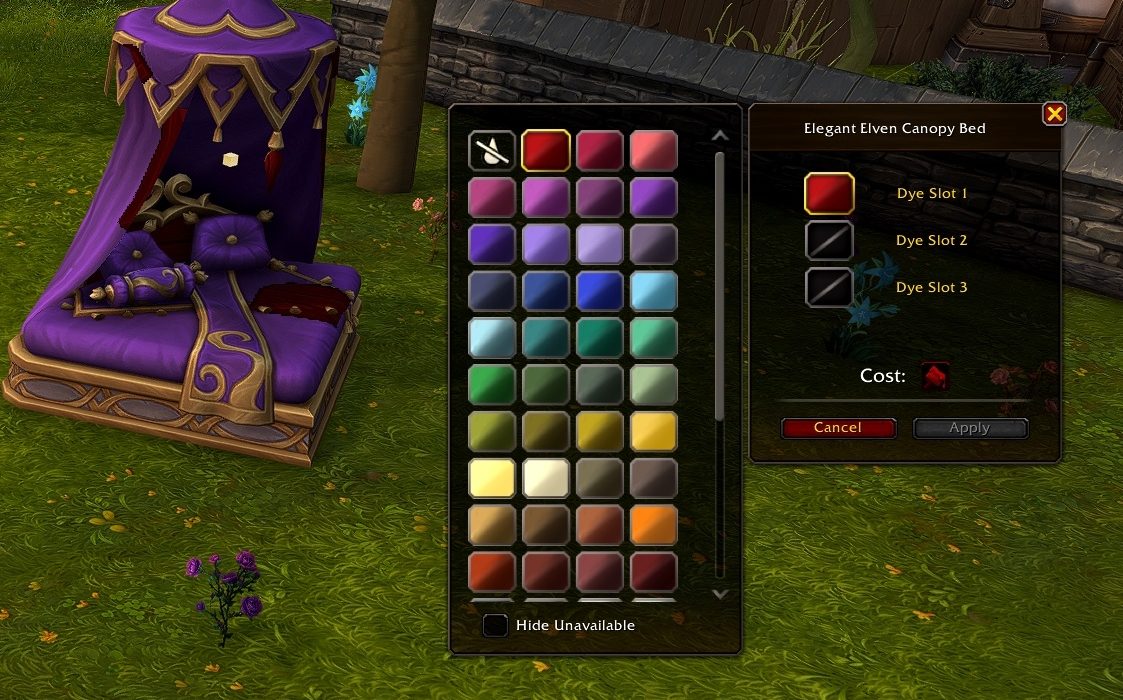Choose the empty Dye Slot 2

829,240
